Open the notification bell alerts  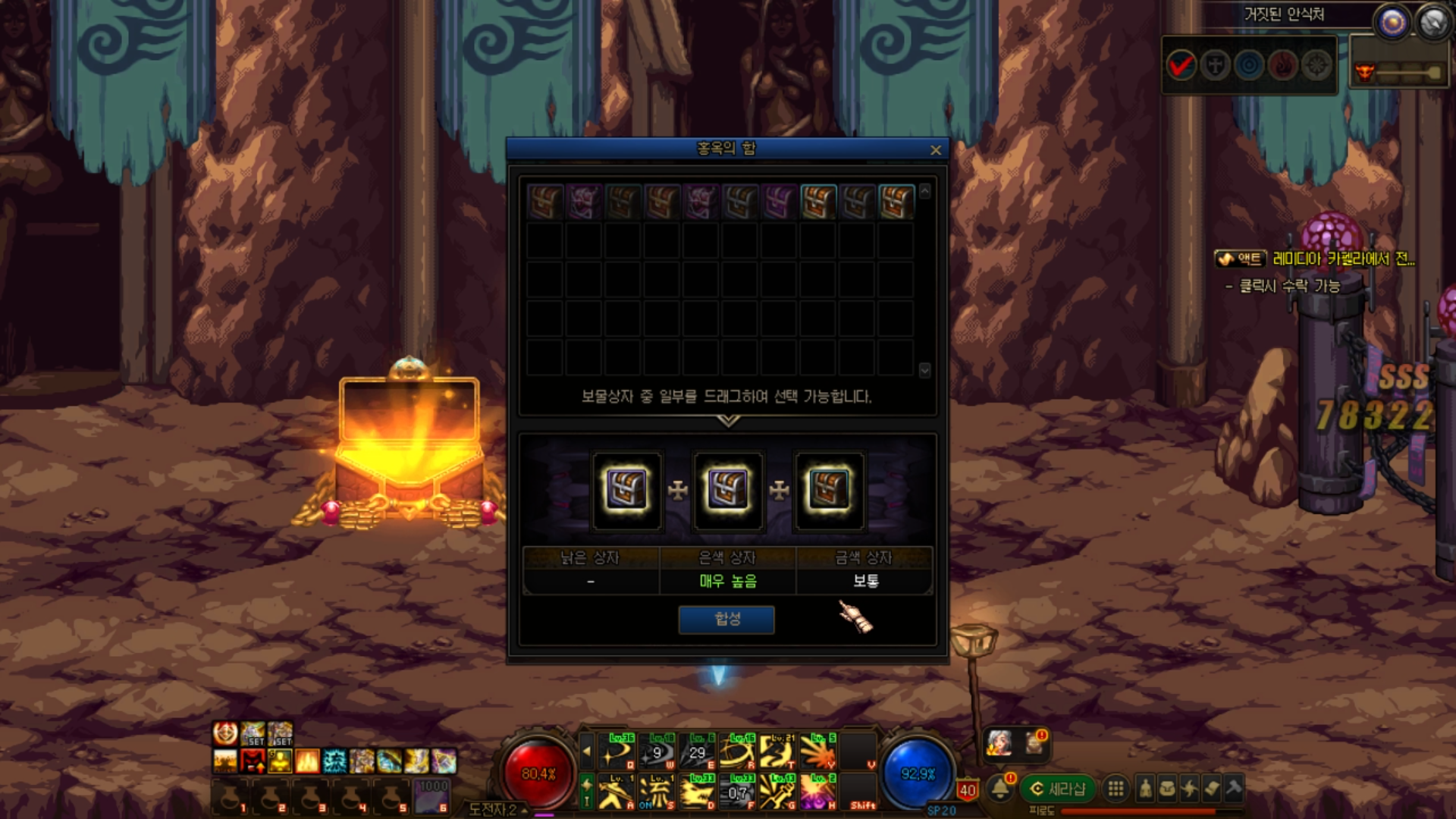1000,789
